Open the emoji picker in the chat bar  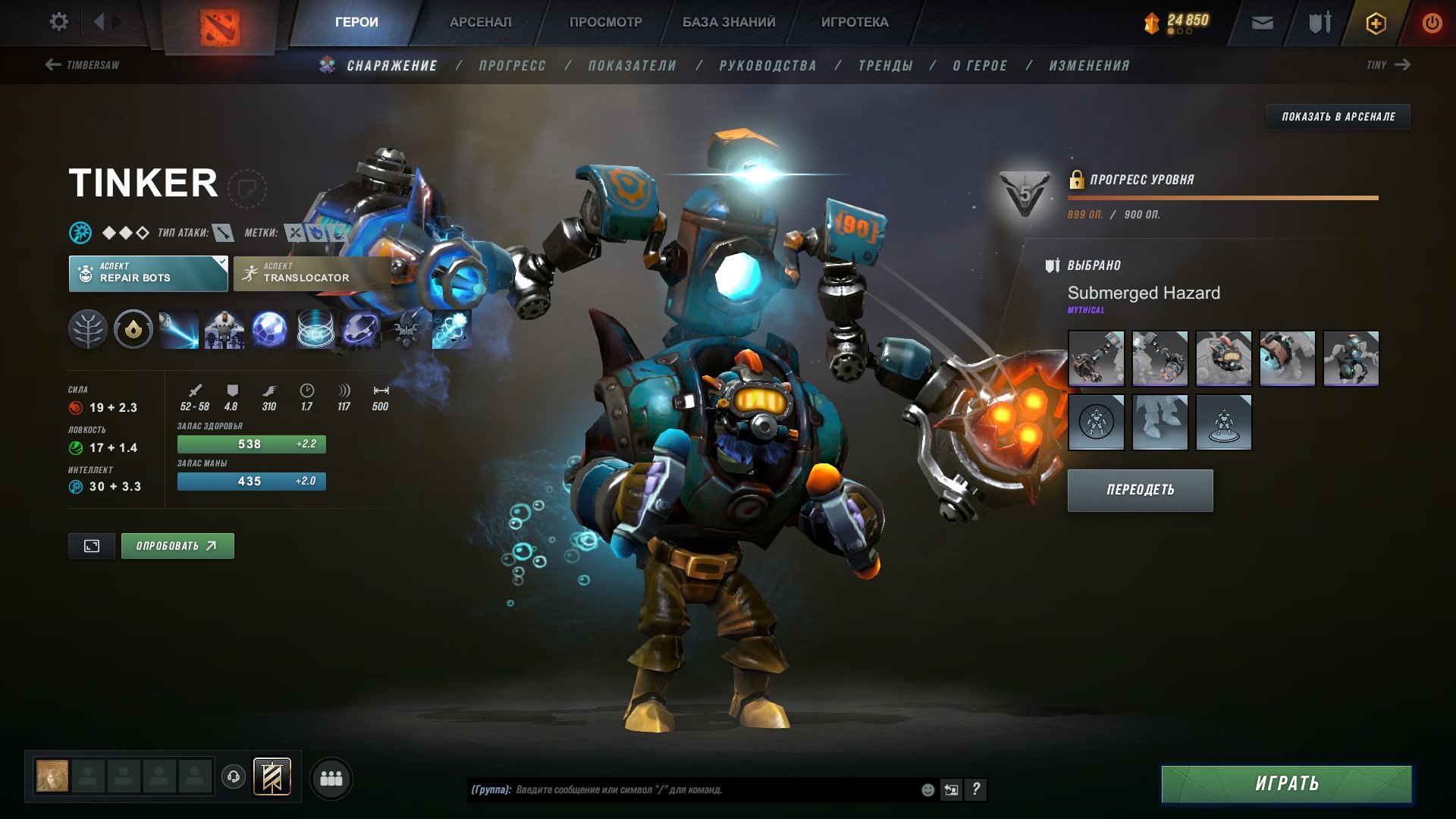[x=927, y=789]
